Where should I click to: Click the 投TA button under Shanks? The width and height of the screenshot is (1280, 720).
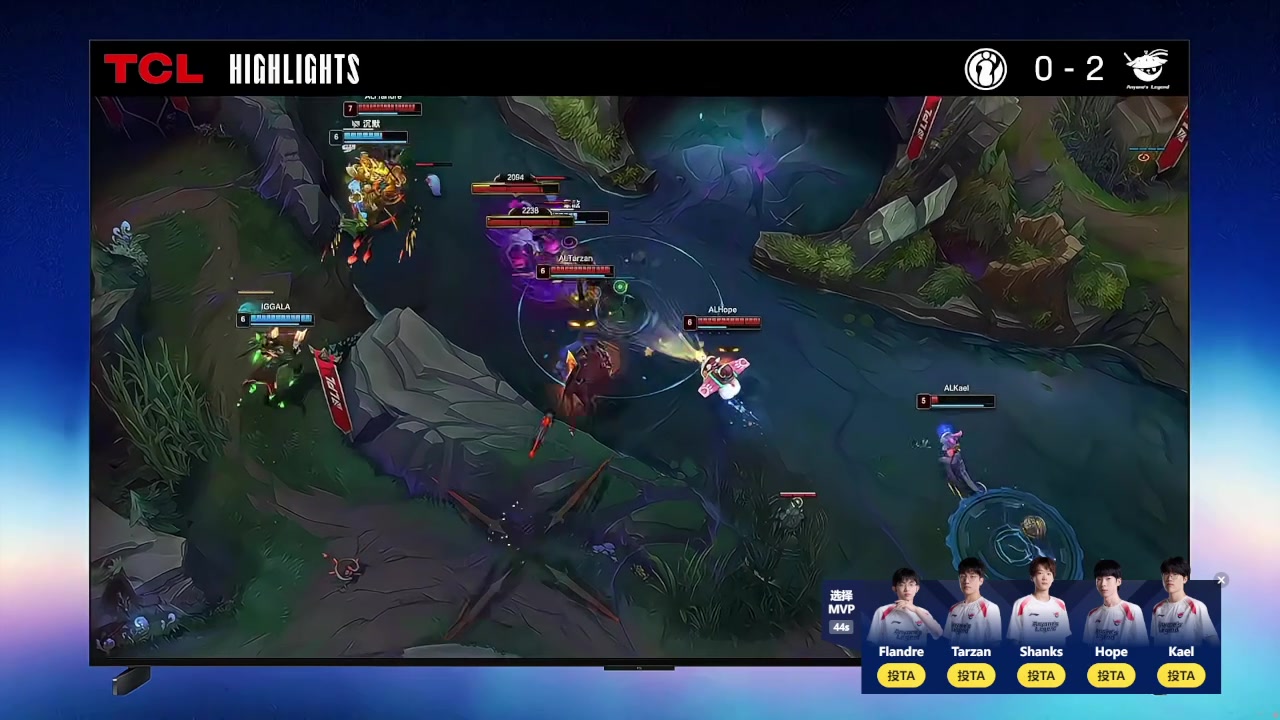click(x=1041, y=676)
